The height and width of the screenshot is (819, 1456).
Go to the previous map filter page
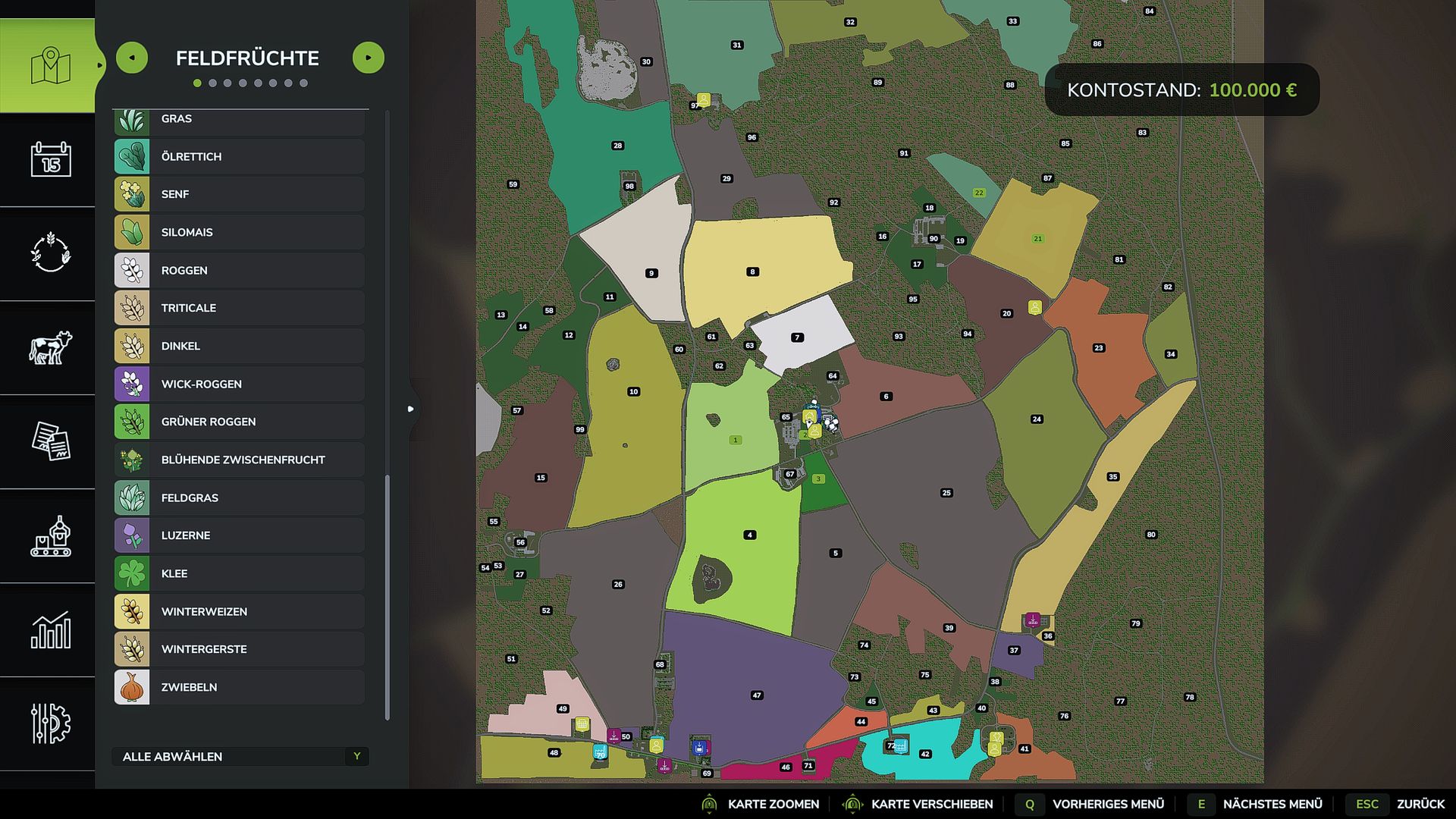[x=132, y=58]
